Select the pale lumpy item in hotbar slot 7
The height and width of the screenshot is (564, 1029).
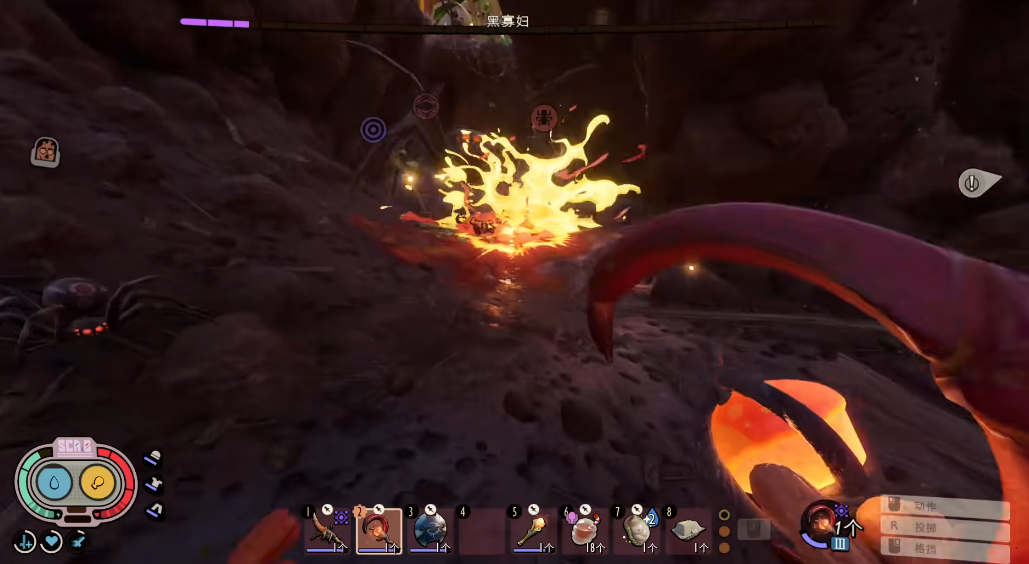tap(637, 530)
